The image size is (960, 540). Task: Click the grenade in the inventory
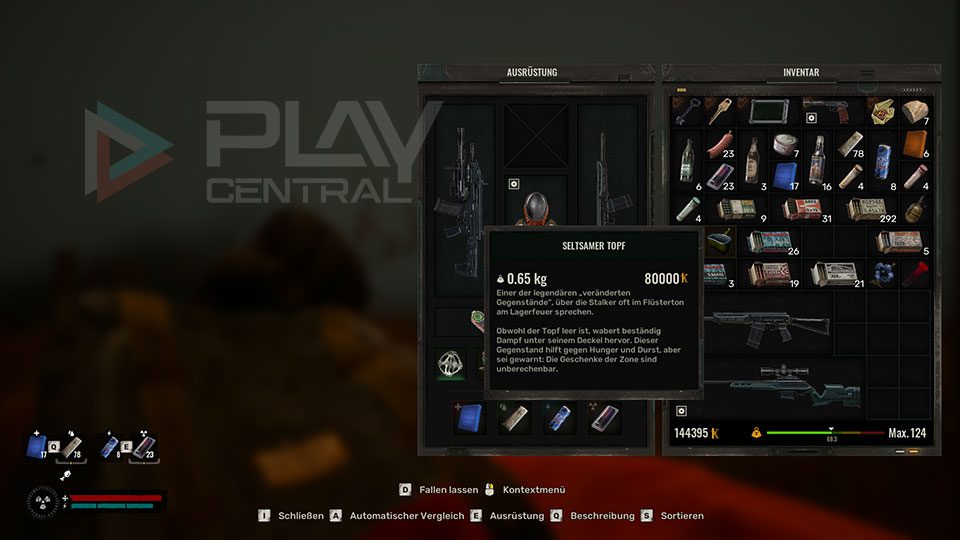pyautogui.click(x=914, y=208)
